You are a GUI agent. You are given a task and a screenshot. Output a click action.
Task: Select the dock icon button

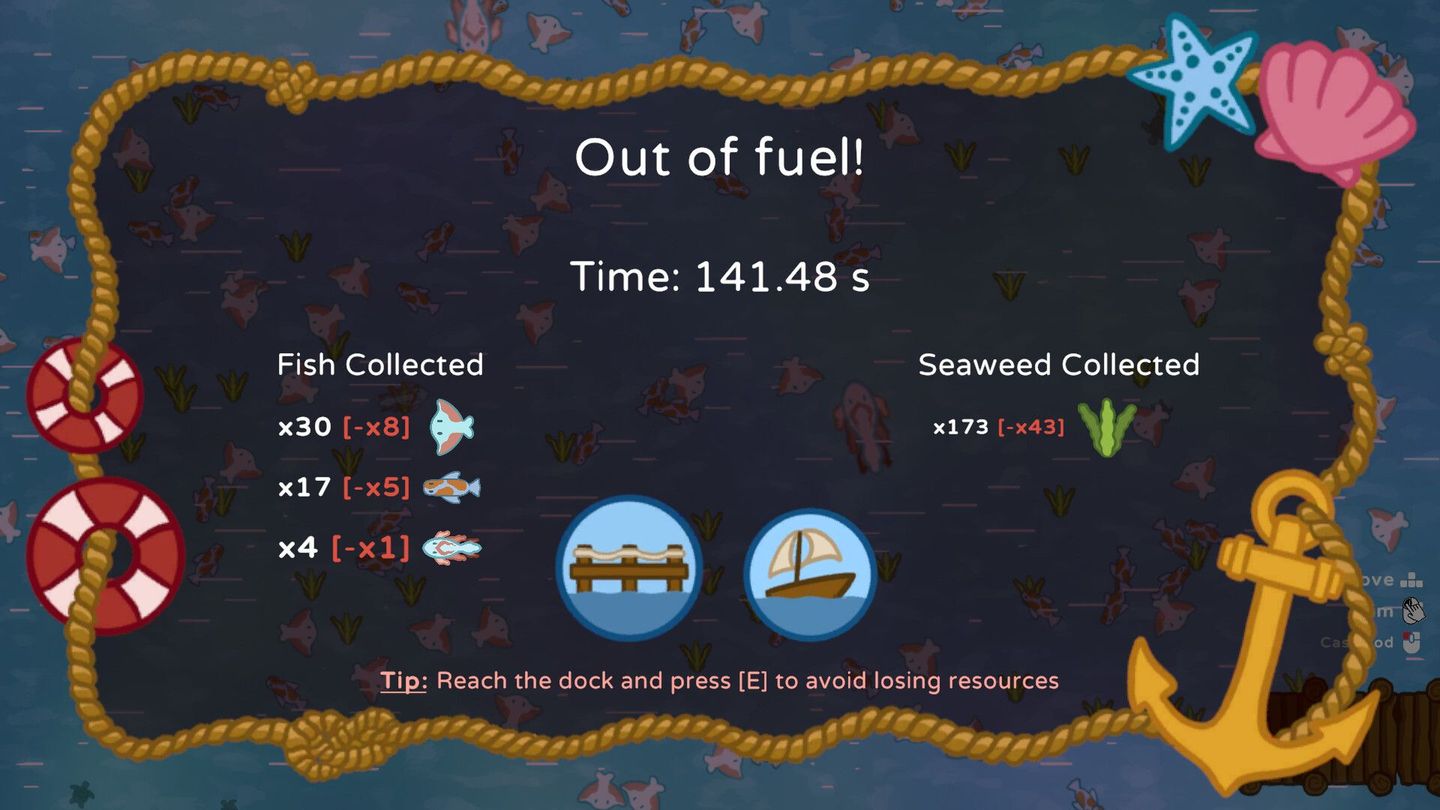point(631,570)
